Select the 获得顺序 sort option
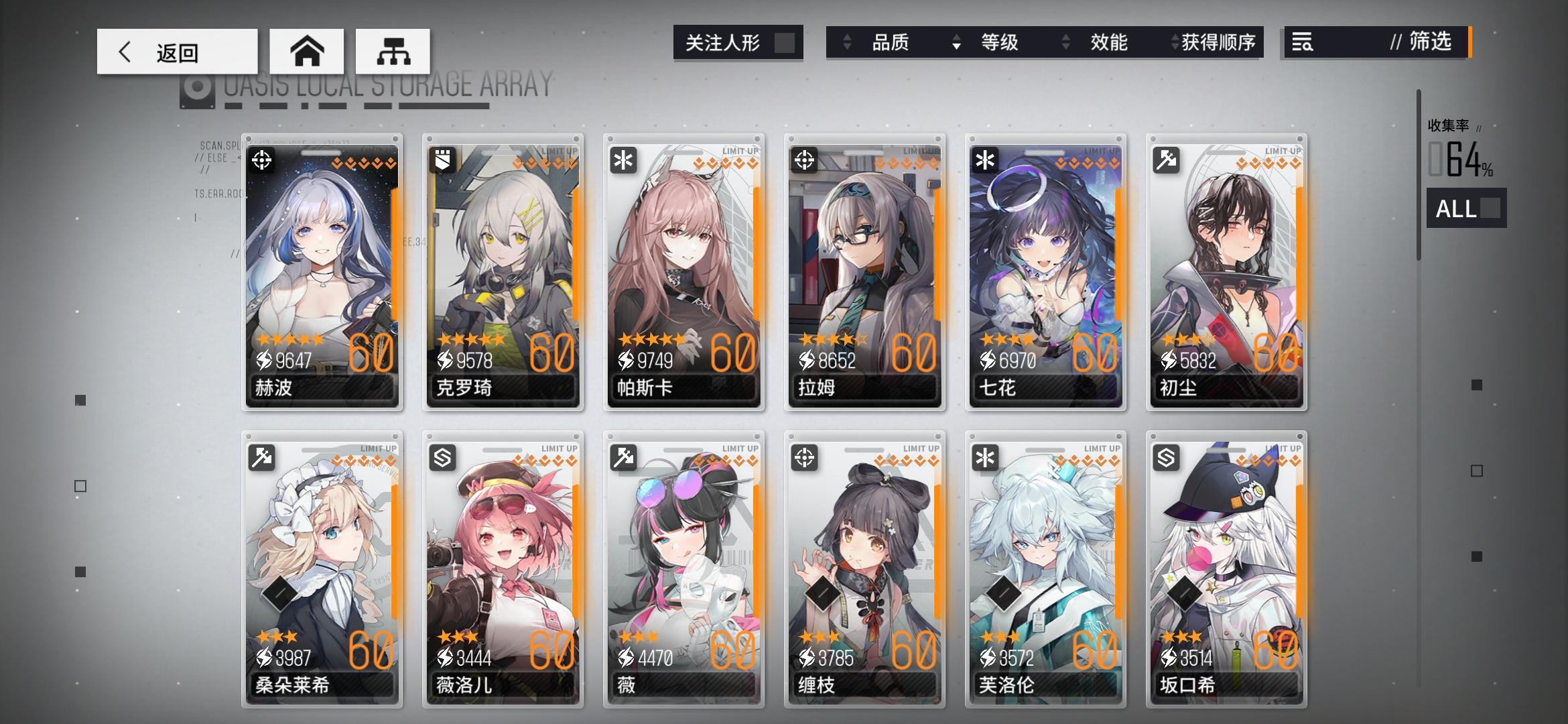 1218,43
